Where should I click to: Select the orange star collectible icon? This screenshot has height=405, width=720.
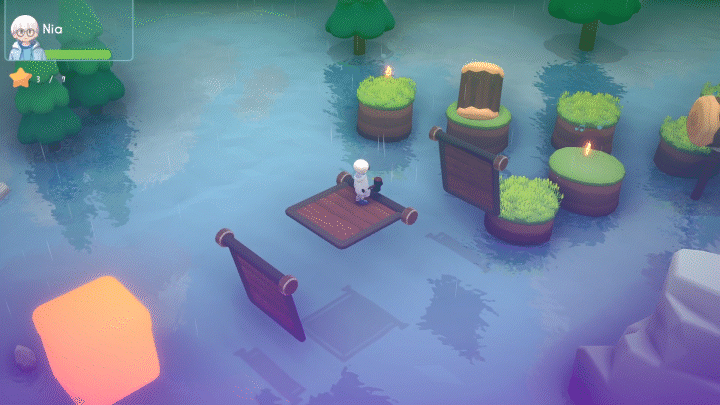tap(20, 77)
